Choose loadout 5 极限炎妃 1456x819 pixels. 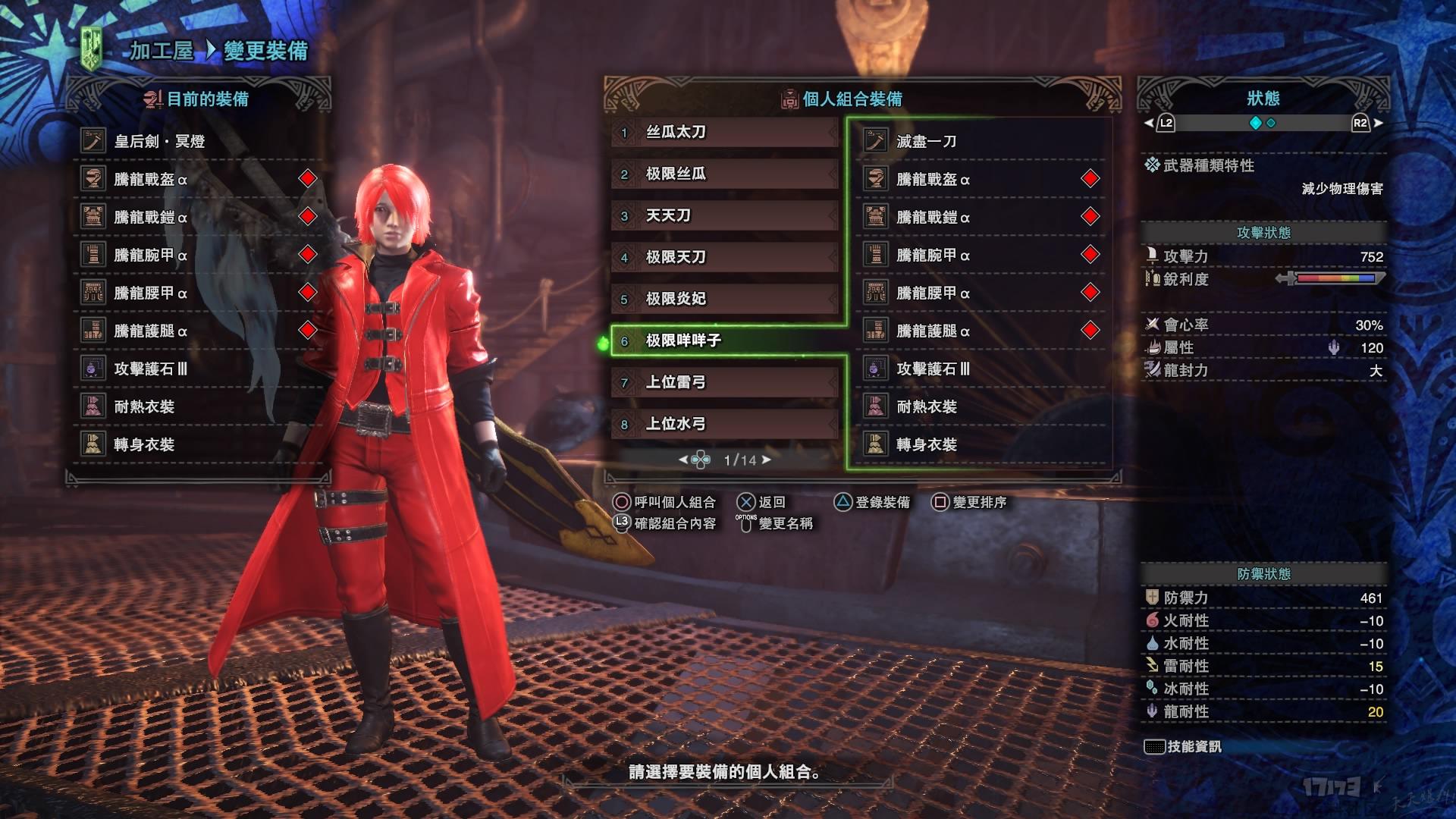tap(724, 300)
